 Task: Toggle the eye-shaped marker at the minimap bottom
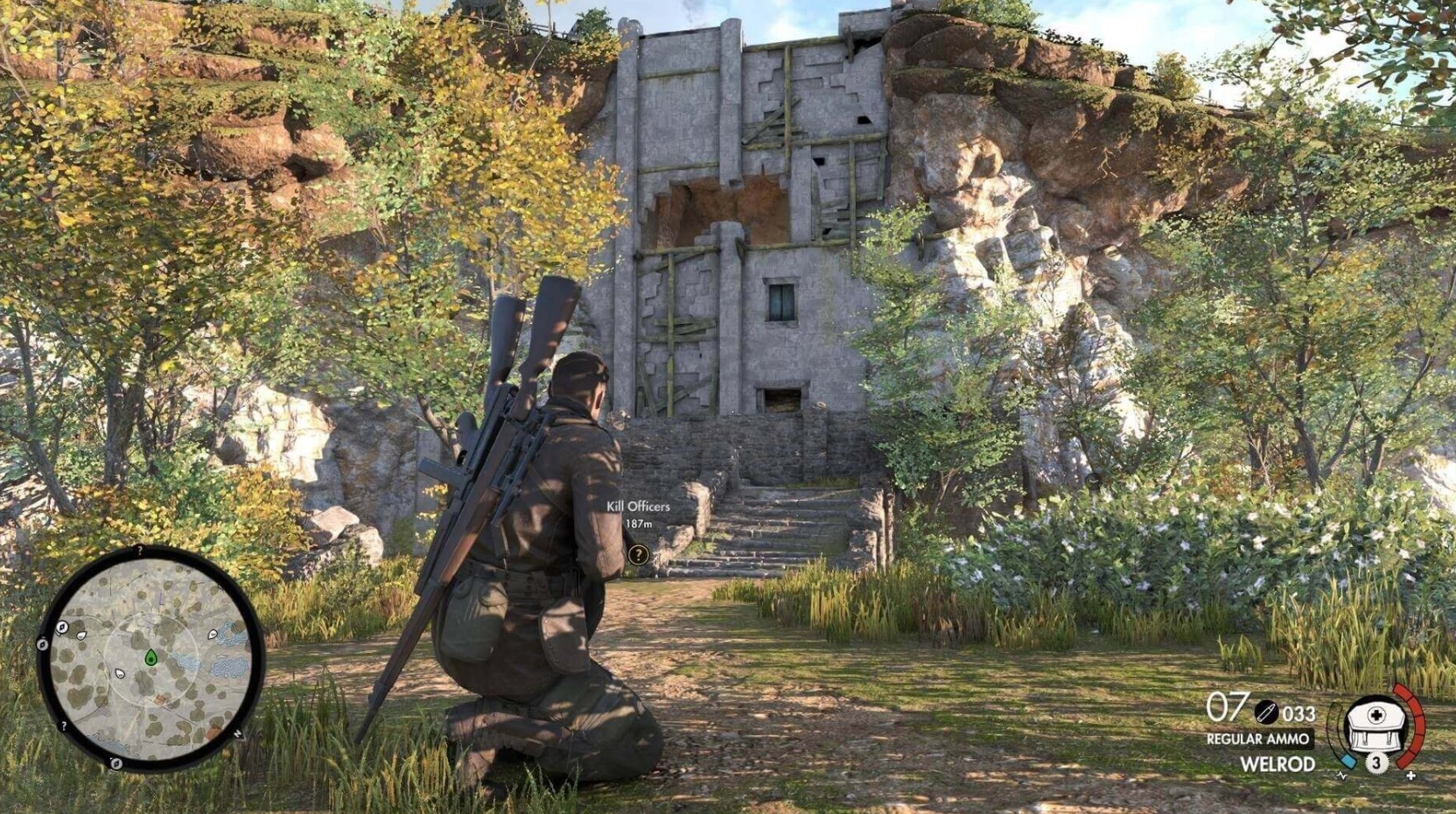(x=116, y=762)
